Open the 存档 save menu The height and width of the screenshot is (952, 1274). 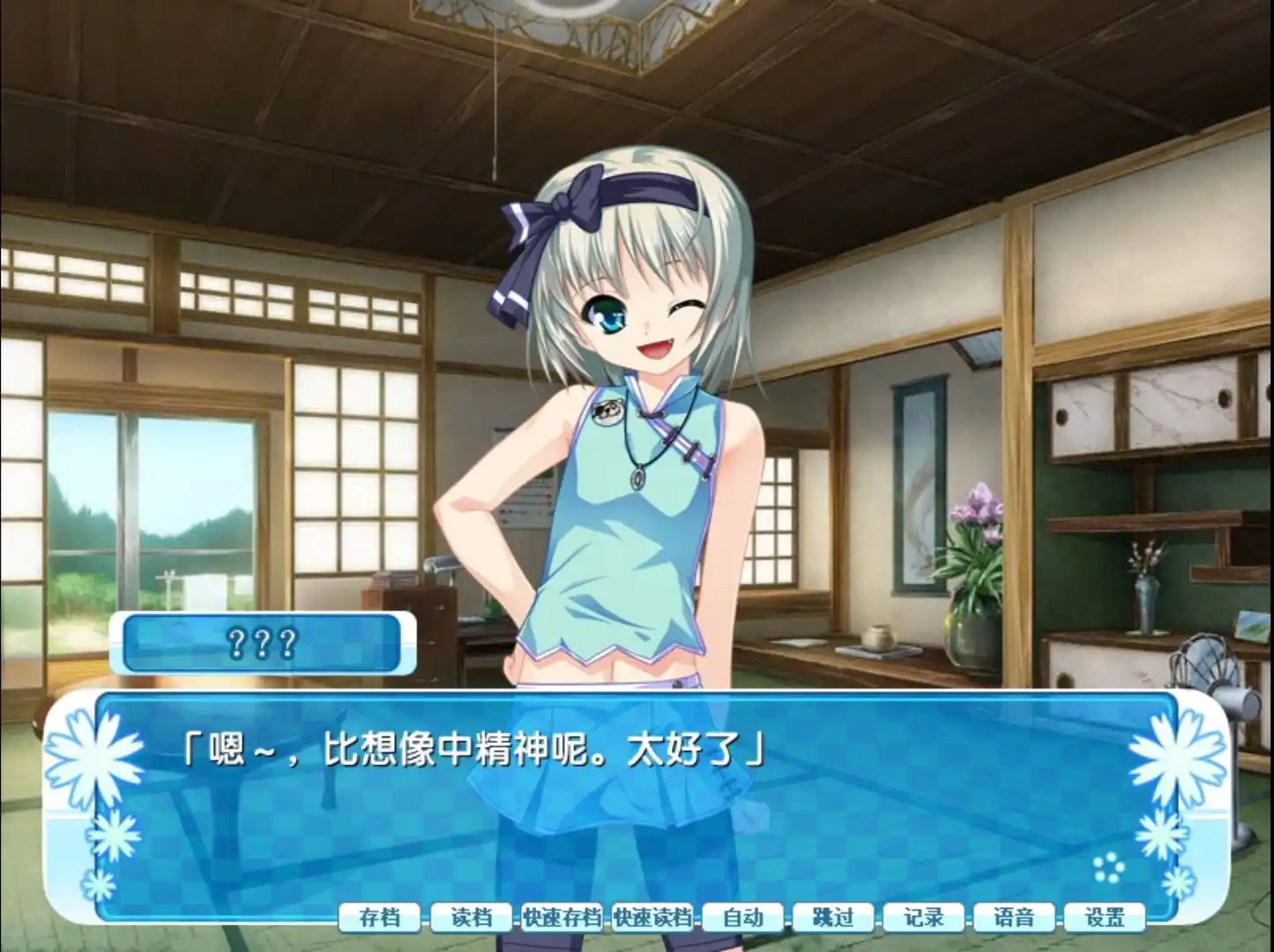[380, 918]
